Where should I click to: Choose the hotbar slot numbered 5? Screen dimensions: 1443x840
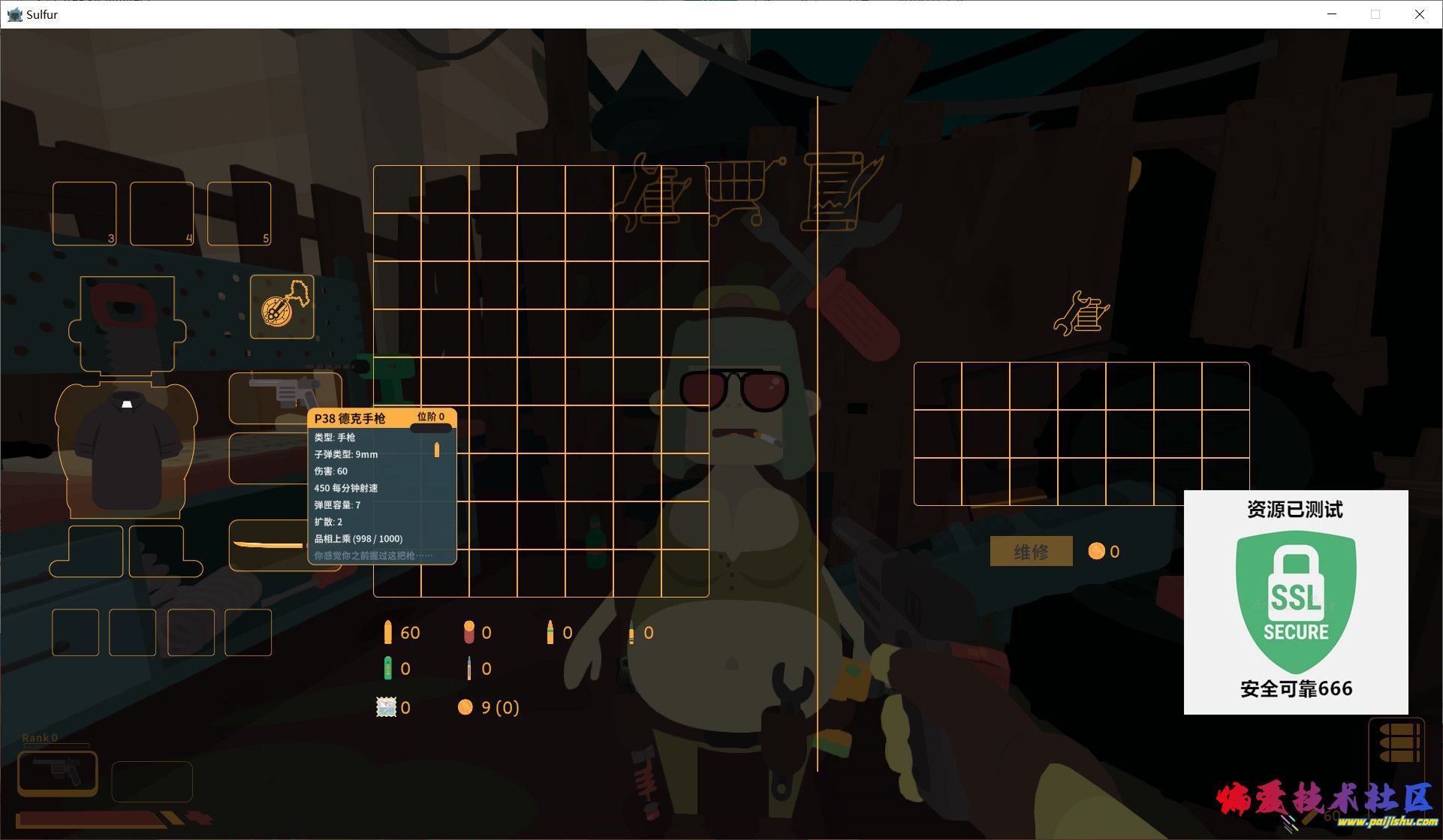click(239, 214)
